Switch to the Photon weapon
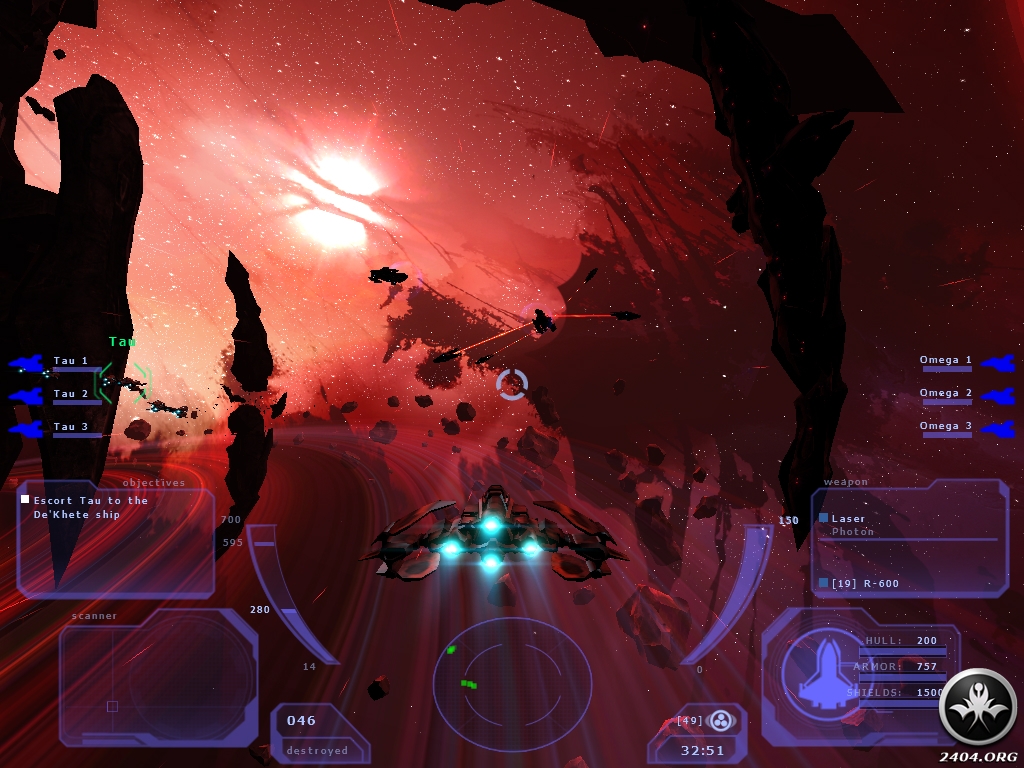This screenshot has height=768, width=1024. (x=853, y=532)
